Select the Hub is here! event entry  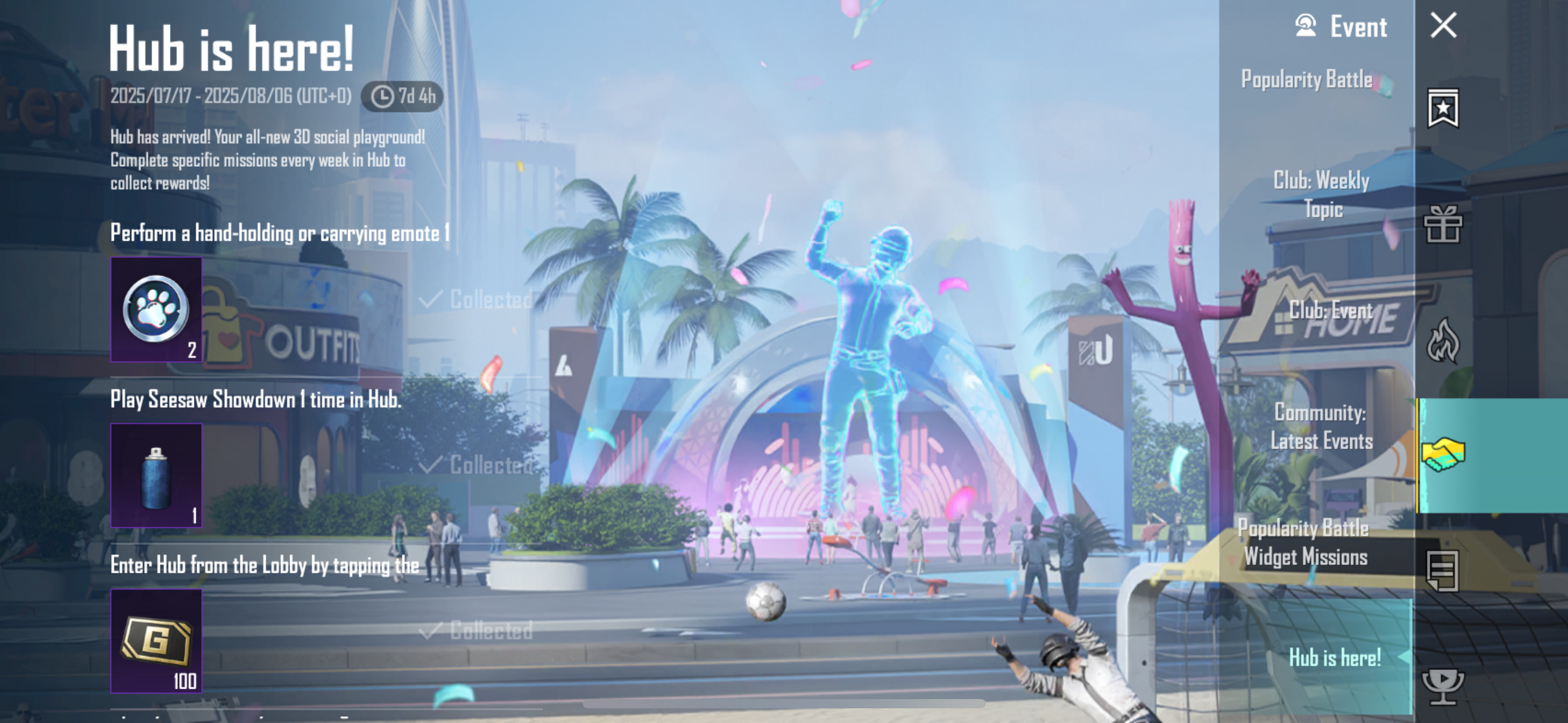[1334, 657]
